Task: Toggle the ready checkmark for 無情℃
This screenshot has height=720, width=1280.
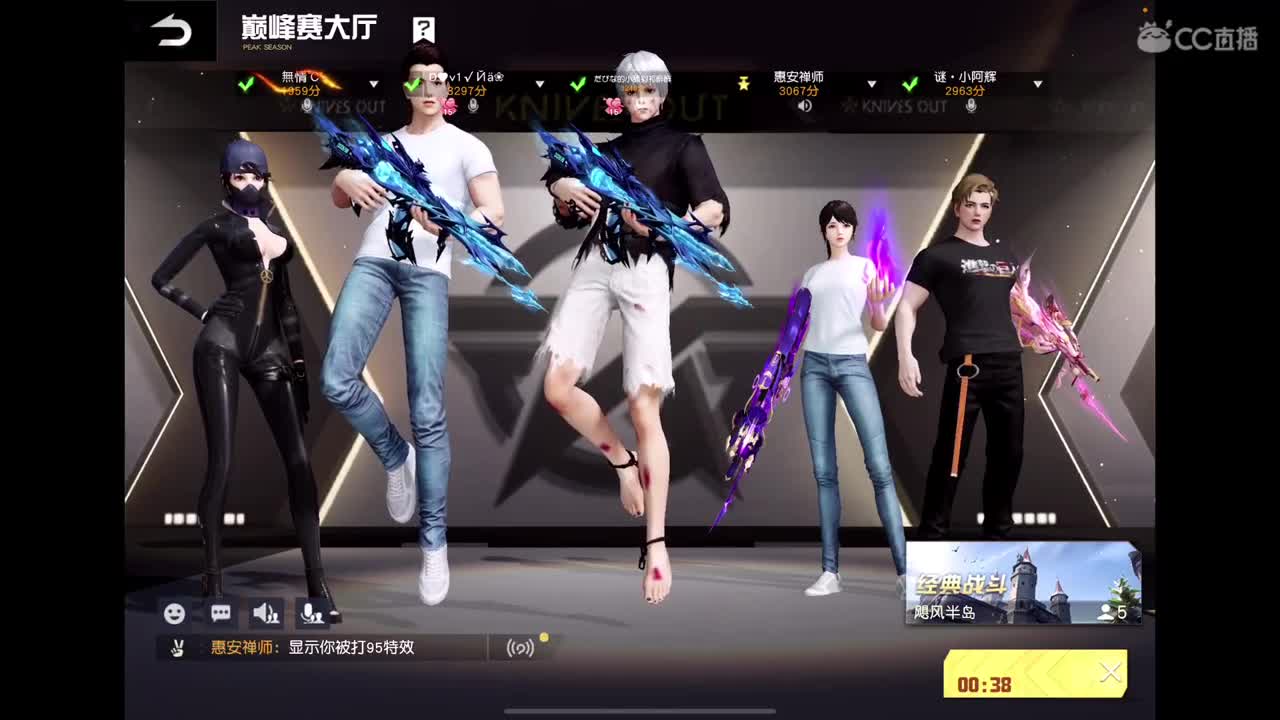Action: tap(246, 86)
